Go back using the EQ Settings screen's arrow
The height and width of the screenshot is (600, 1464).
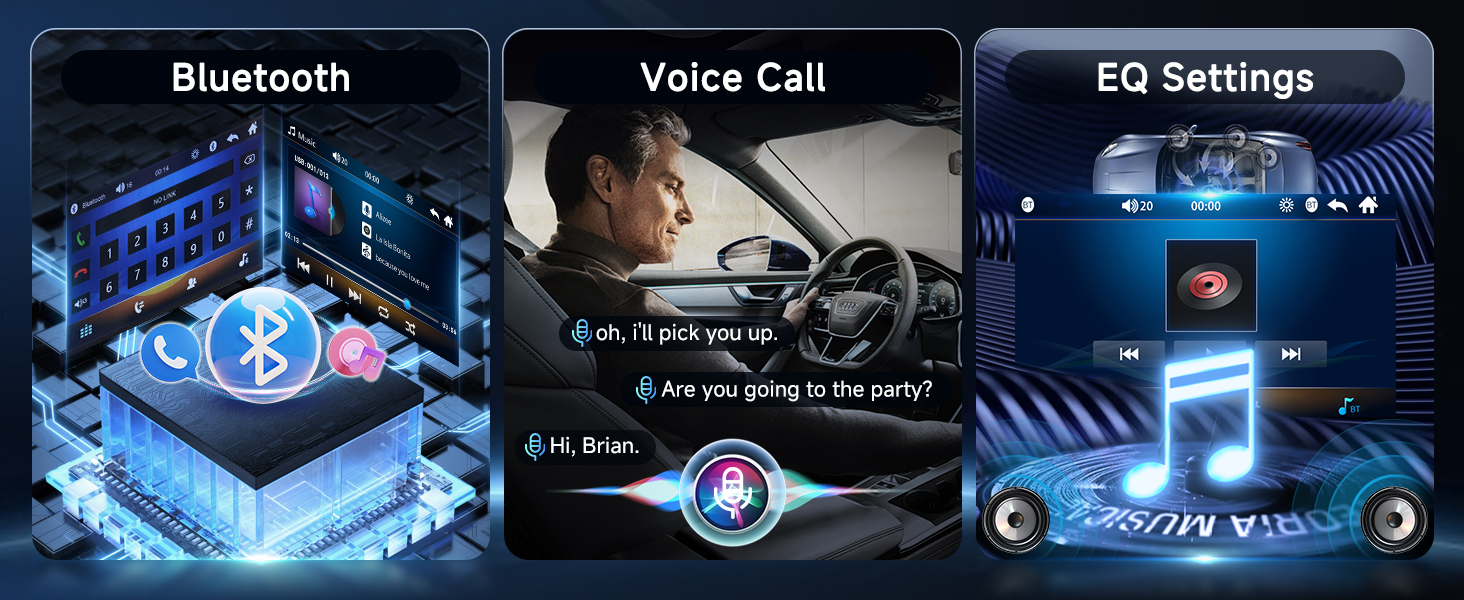tap(1338, 205)
